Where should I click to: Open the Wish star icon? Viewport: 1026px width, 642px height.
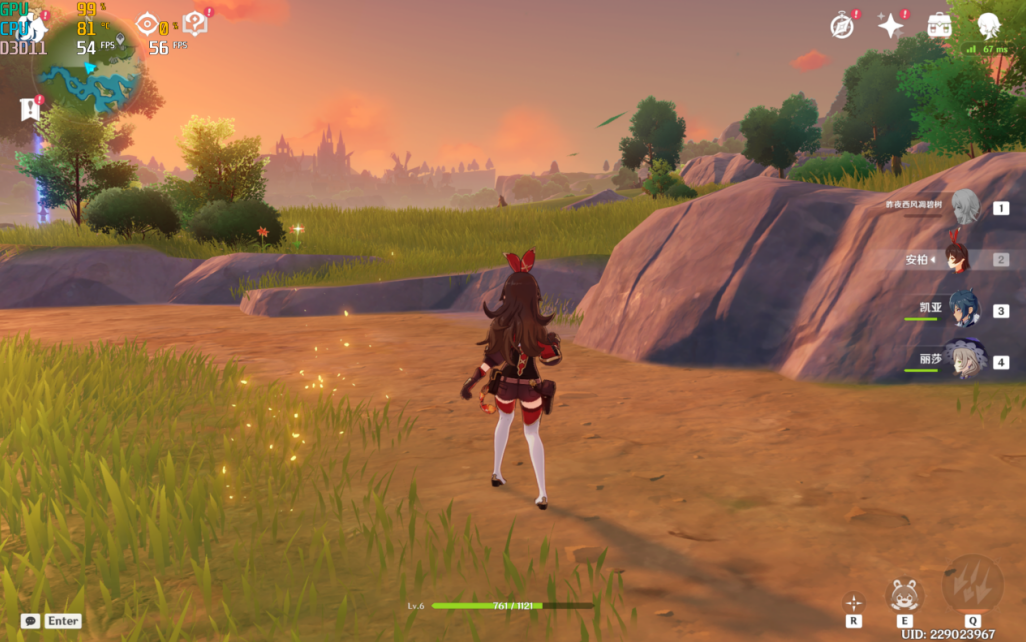[890, 26]
